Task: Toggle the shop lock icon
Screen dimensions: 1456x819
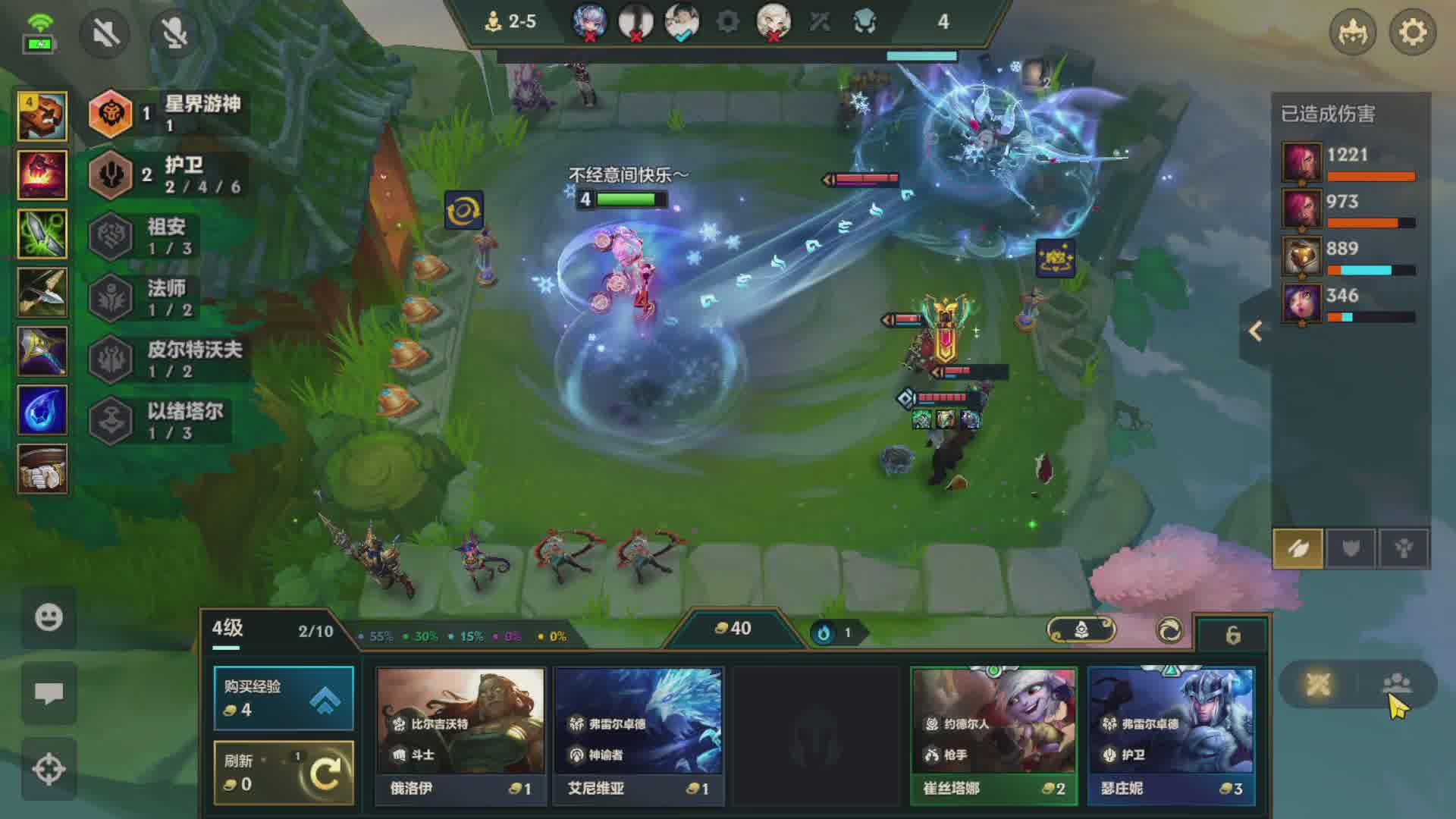Action: [x=1232, y=635]
